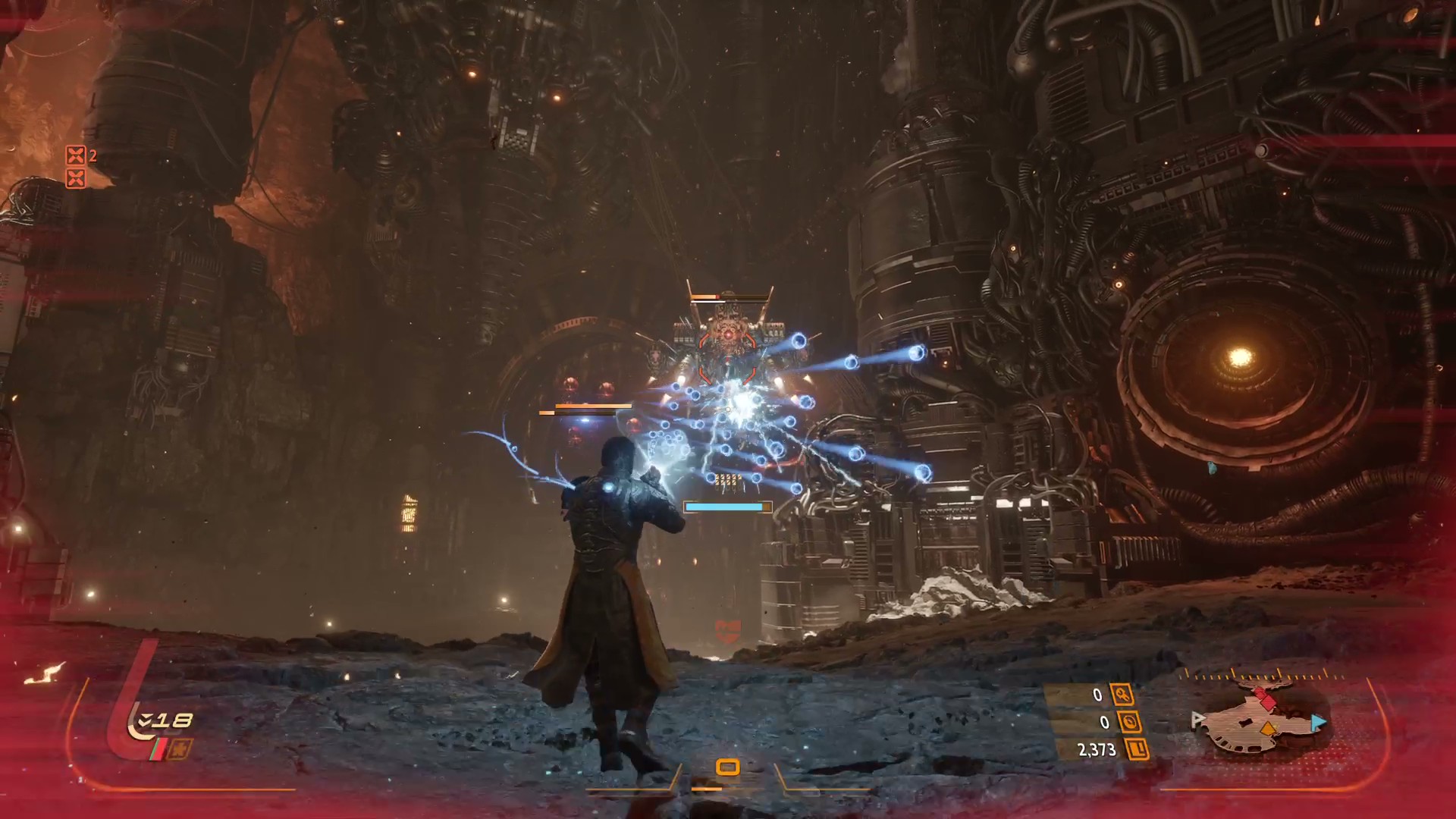The image size is (1456, 819).
Task: Click the blue arrow marker on the minimap
Action: click(x=1318, y=723)
